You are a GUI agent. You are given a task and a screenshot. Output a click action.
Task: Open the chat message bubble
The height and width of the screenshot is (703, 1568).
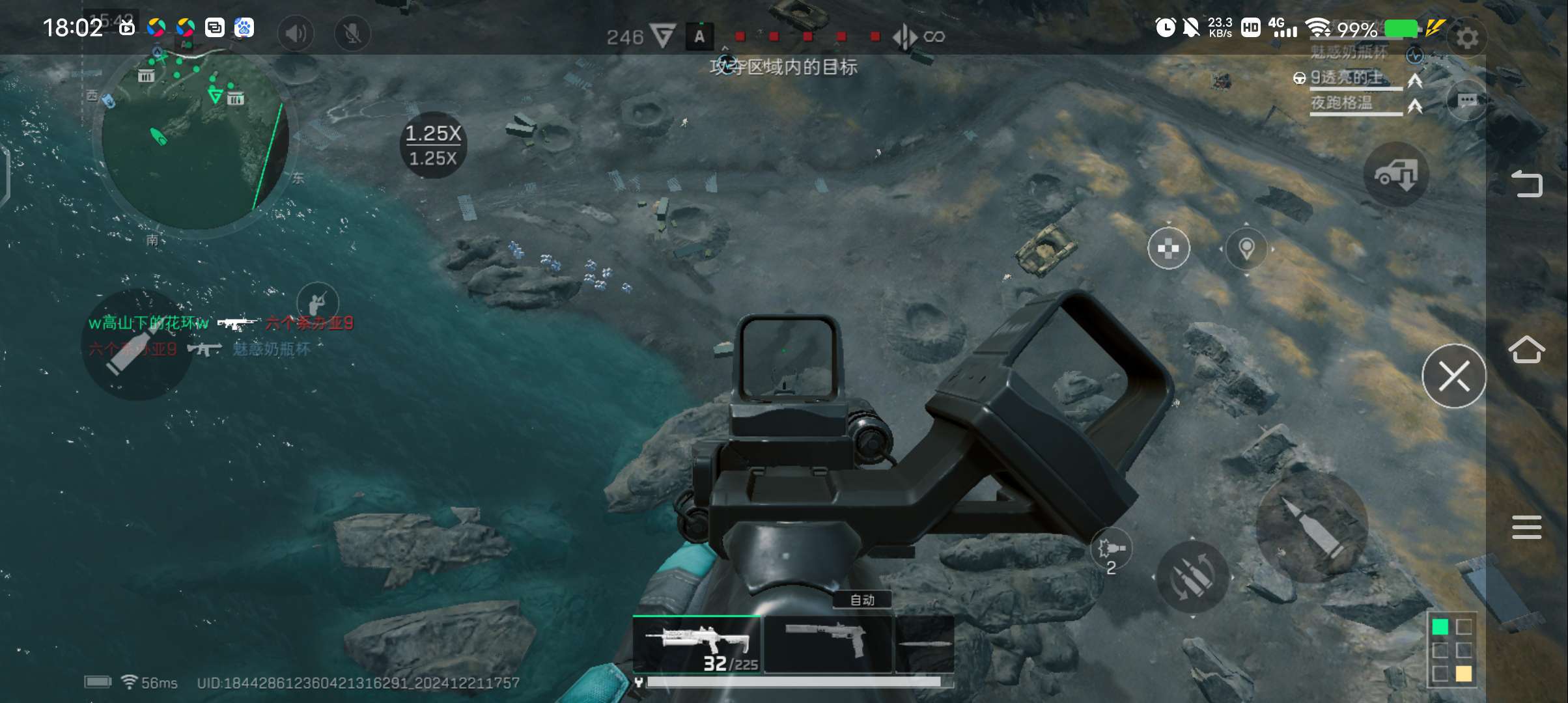1466,100
